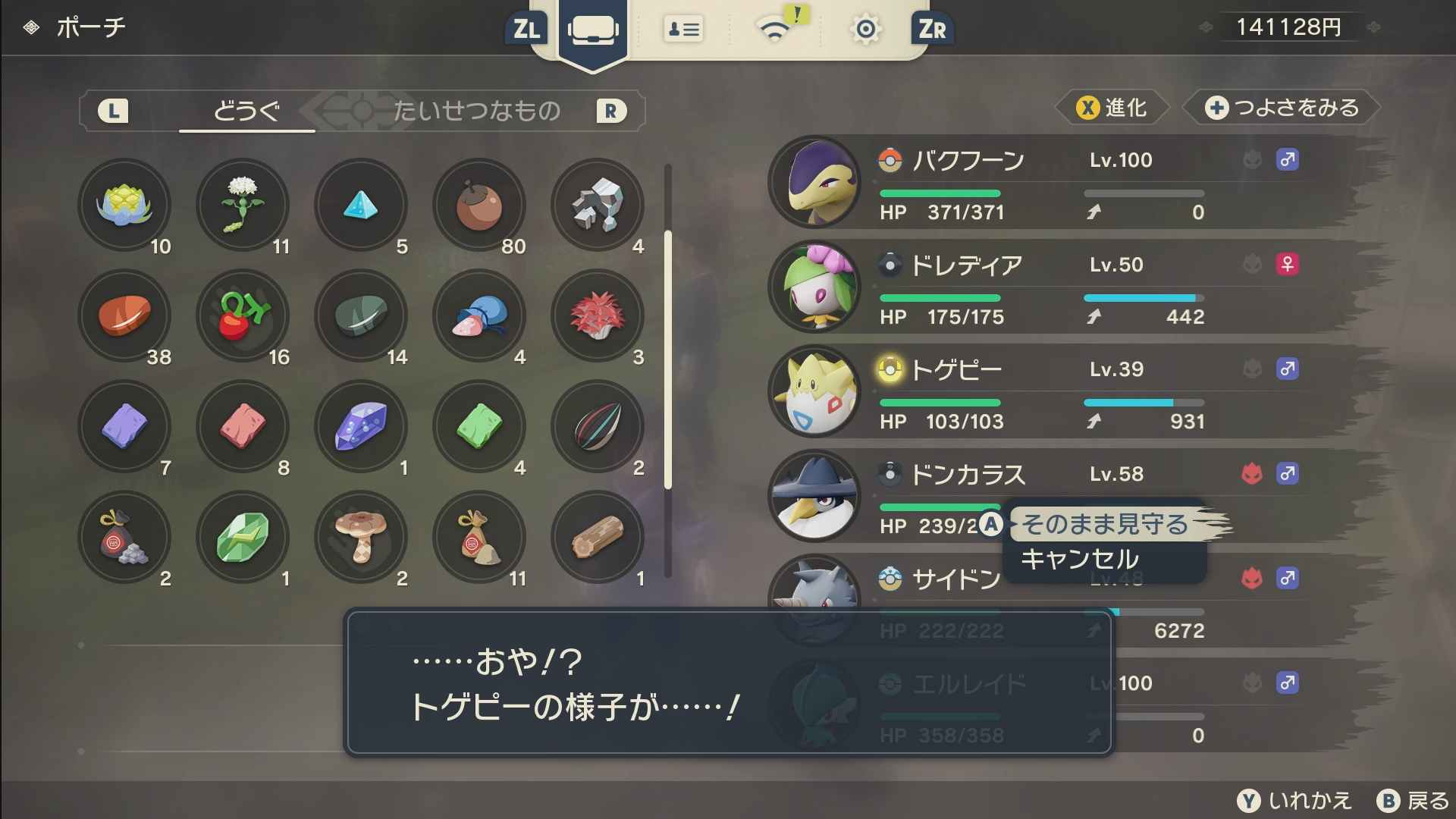Select キャンセル in the popup

click(1080, 560)
